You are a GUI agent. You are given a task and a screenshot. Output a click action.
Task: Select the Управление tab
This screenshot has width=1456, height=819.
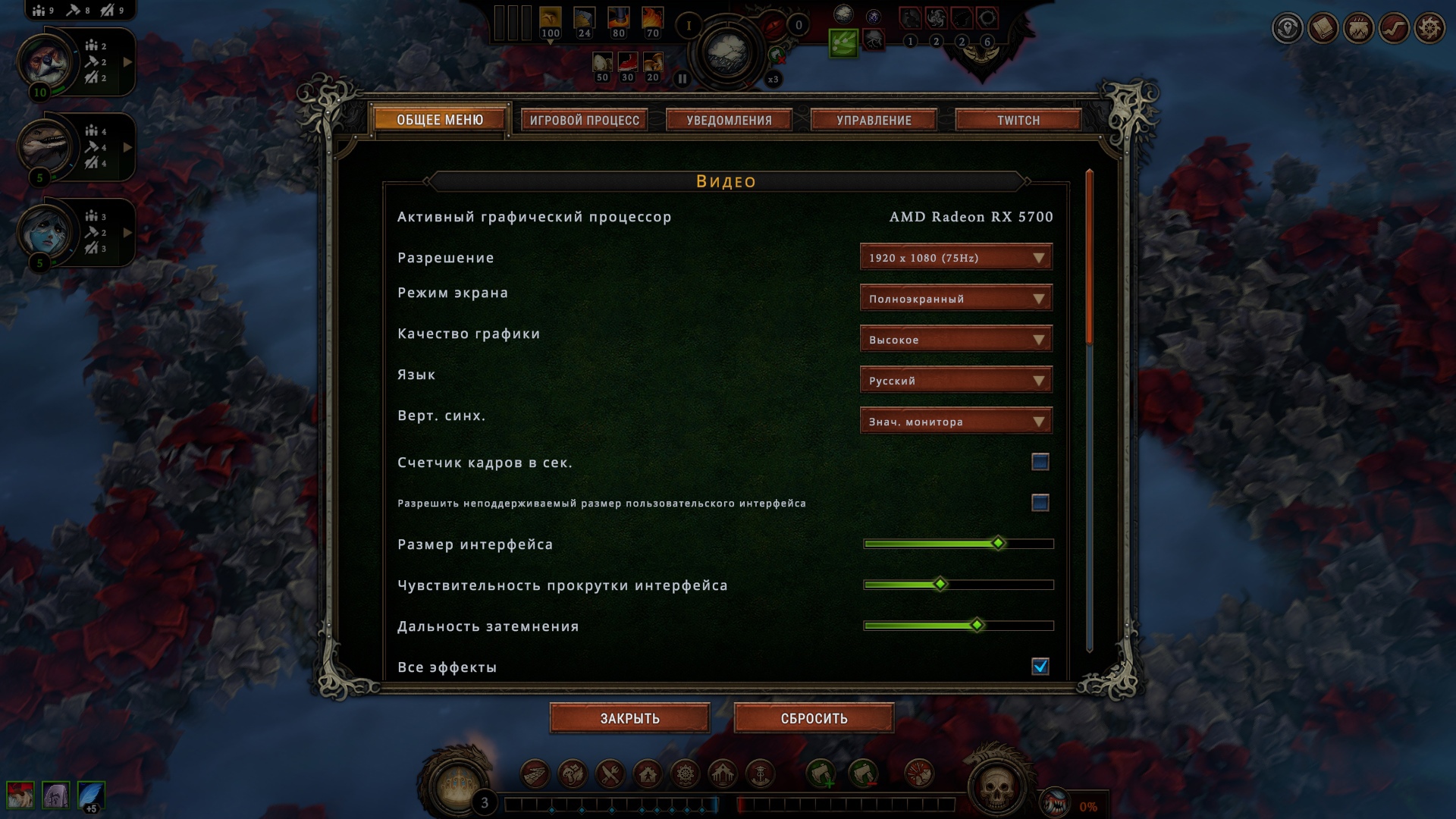(x=874, y=120)
